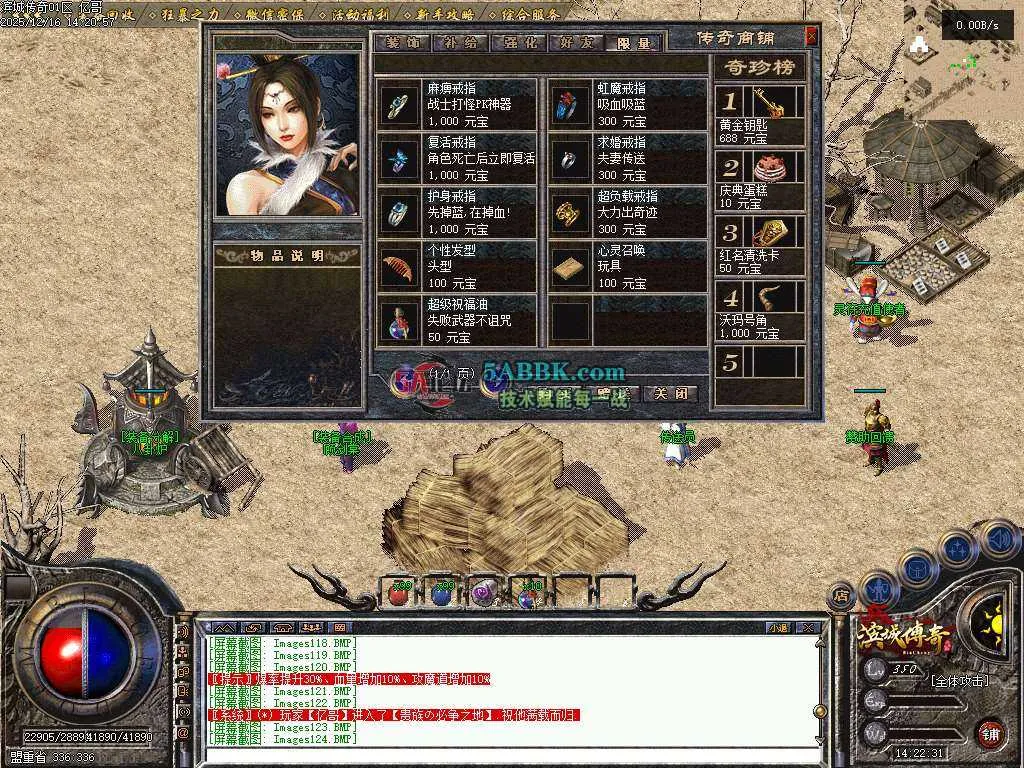Choose the 虹魔戒指 shop item
The height and width of the screenshot is (768, 1024).
(627, 104)
